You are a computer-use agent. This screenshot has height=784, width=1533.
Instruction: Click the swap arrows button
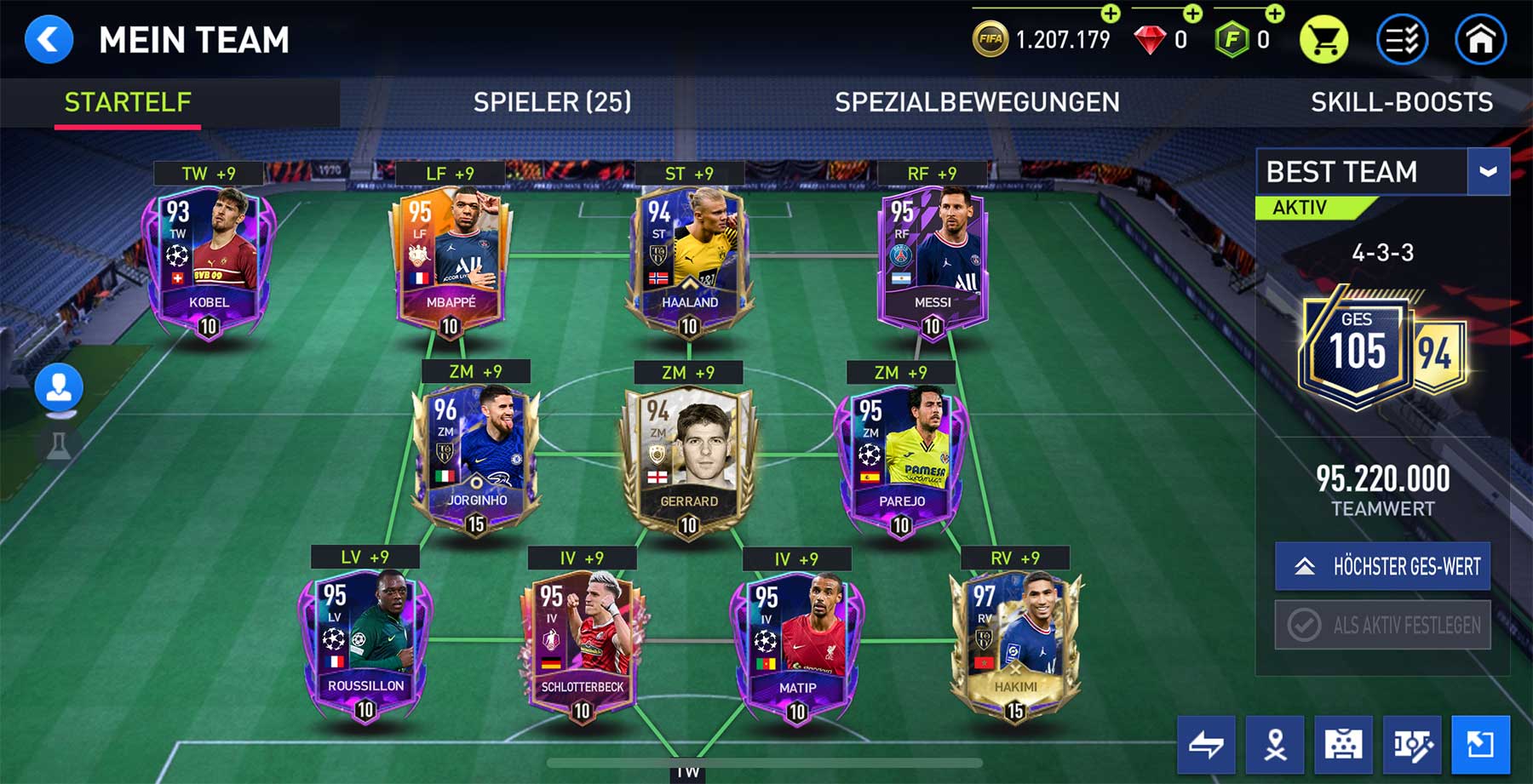[1206, 745]
